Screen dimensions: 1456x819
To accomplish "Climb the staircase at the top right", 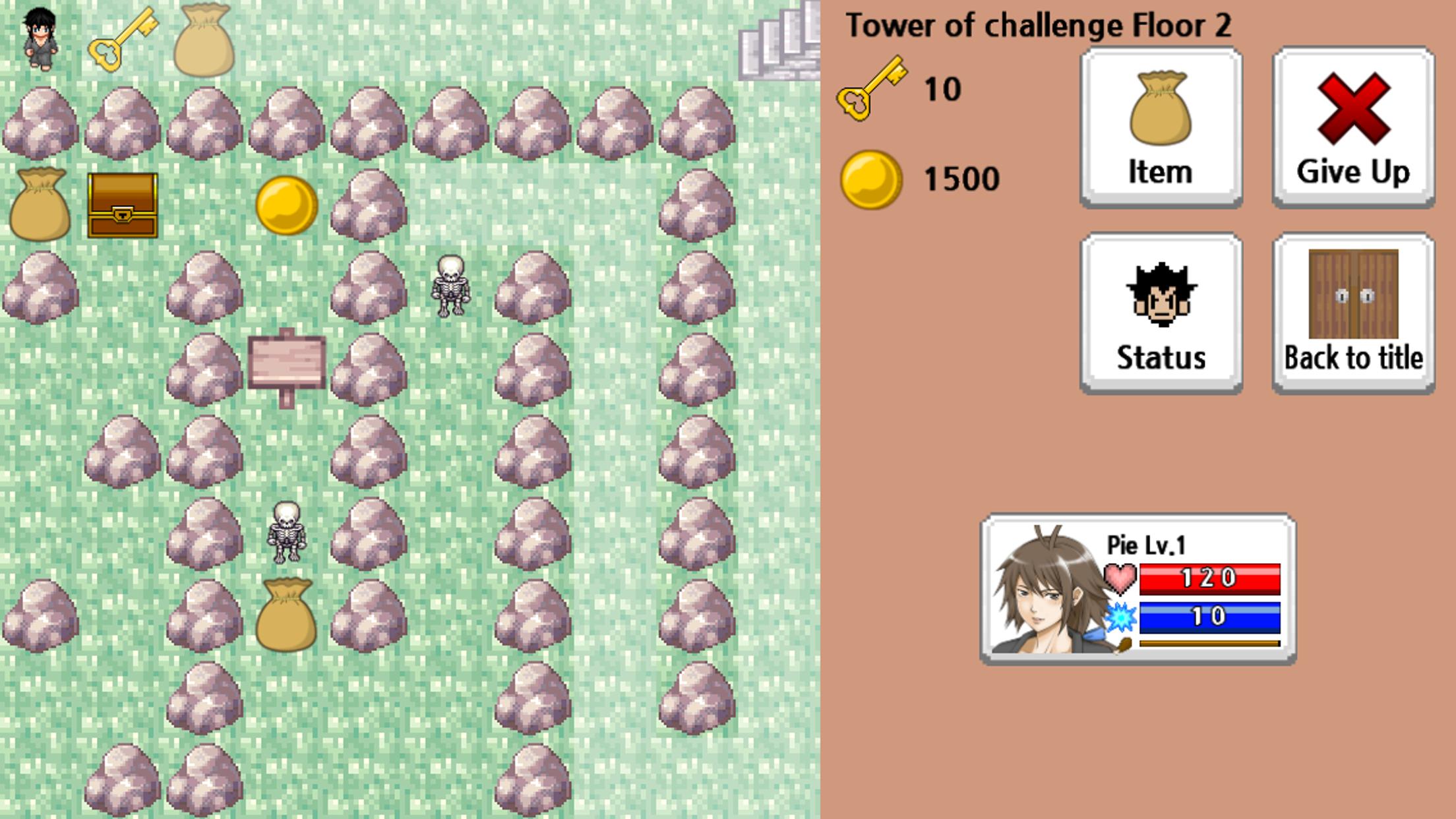I will (x=778, y=40).
